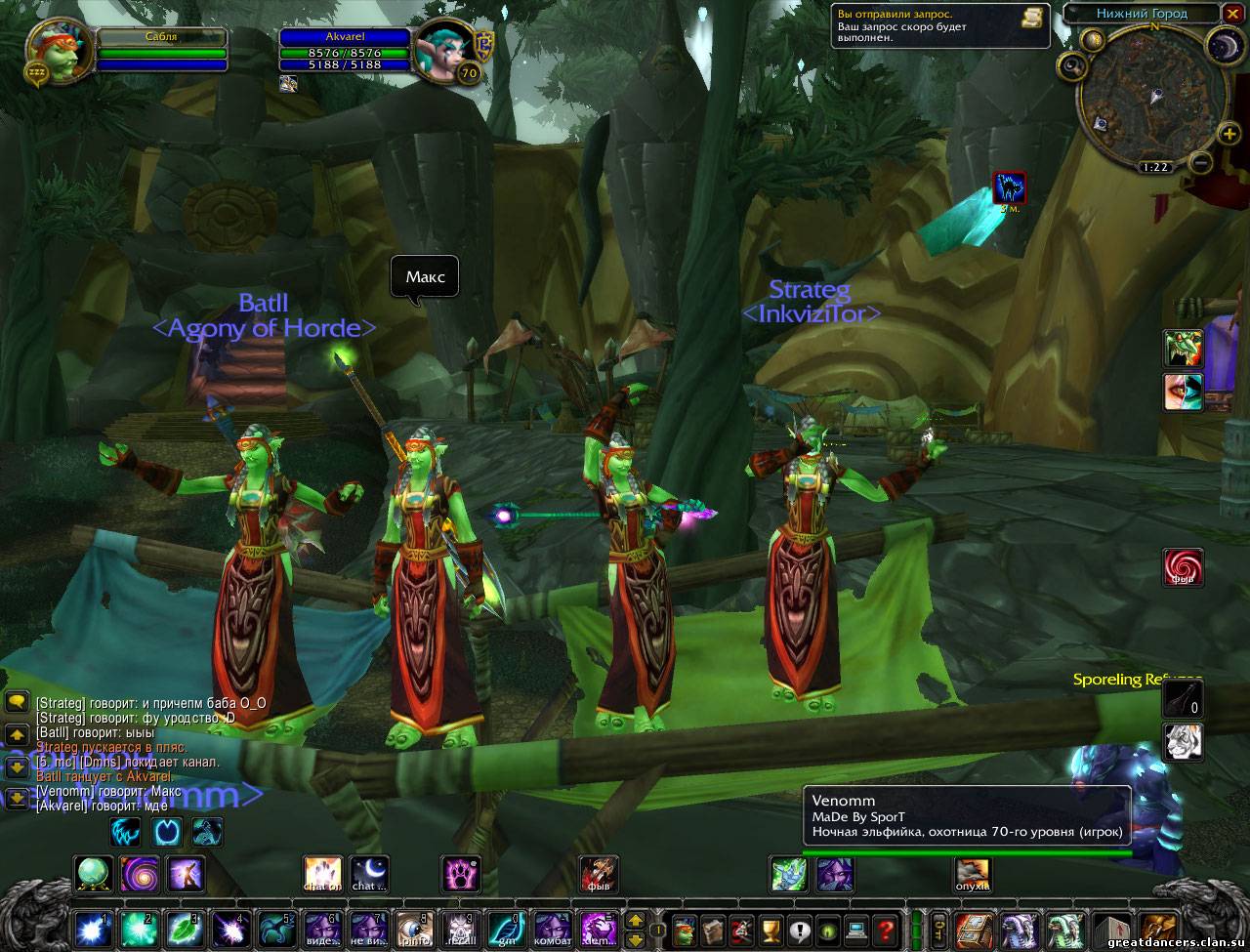
Task: Zoom in the minimap with plus button
Action: pos(1229,134)
